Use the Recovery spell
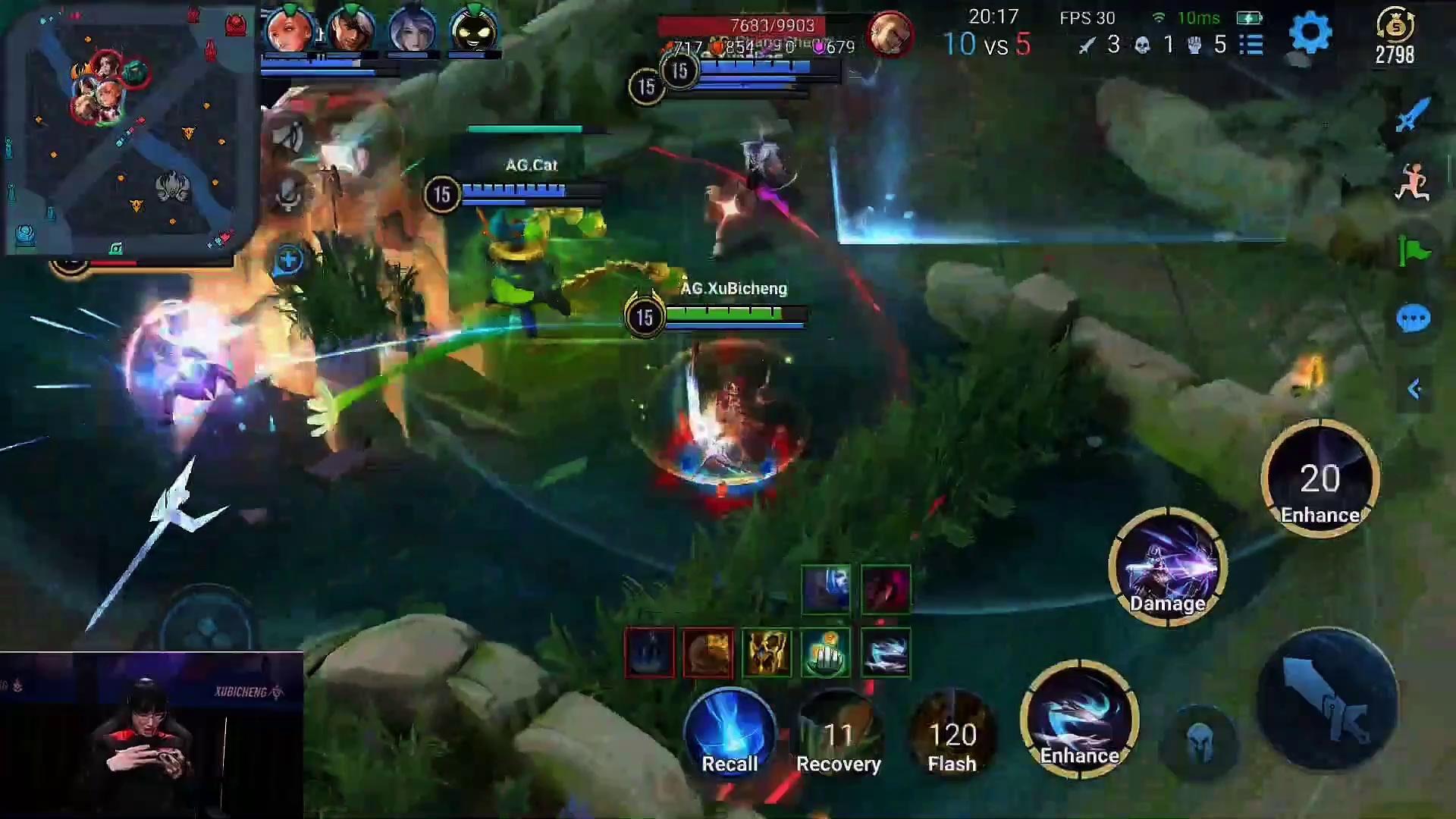 838,736
